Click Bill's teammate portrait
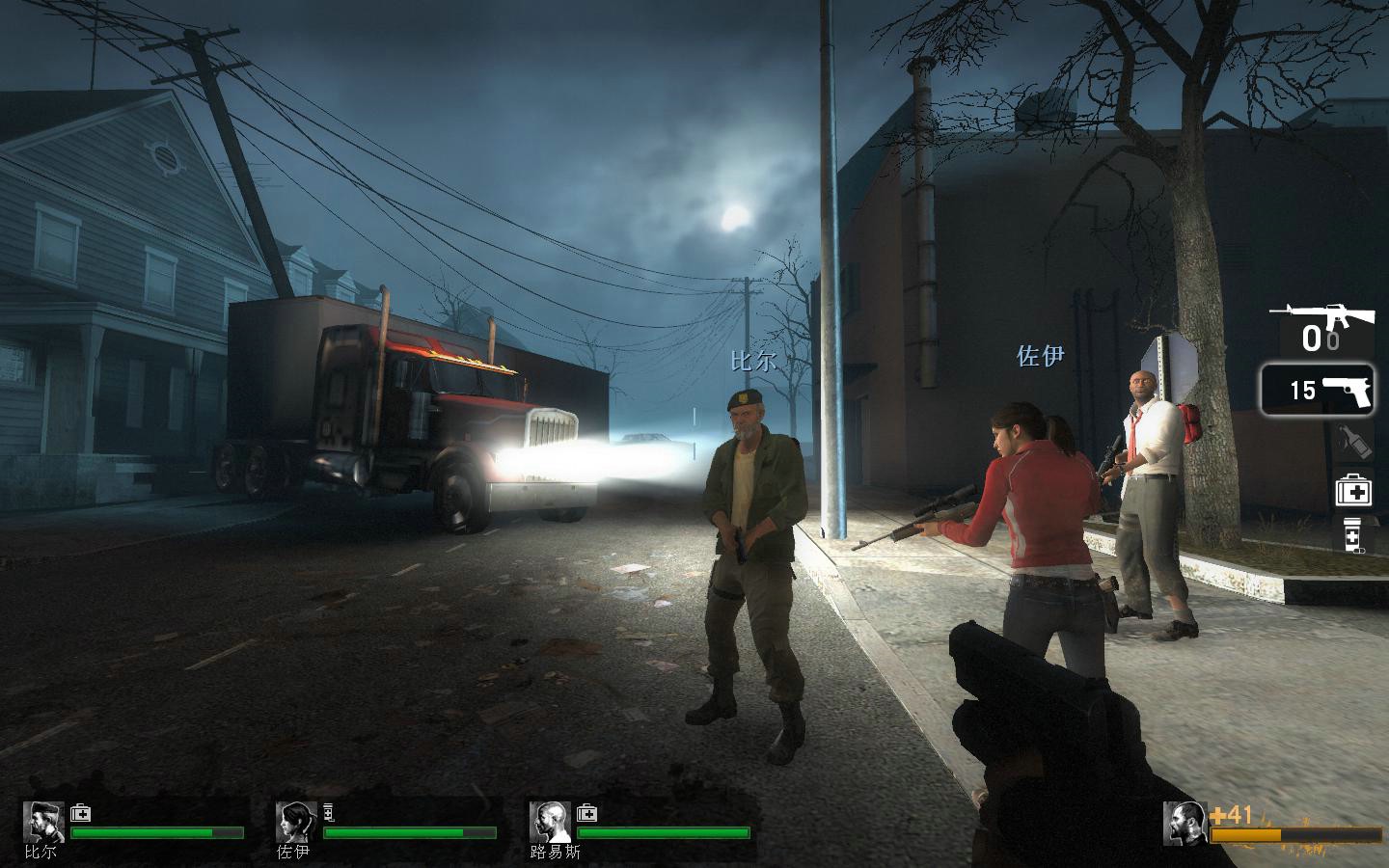1389x868 pixels. point(43,822)
